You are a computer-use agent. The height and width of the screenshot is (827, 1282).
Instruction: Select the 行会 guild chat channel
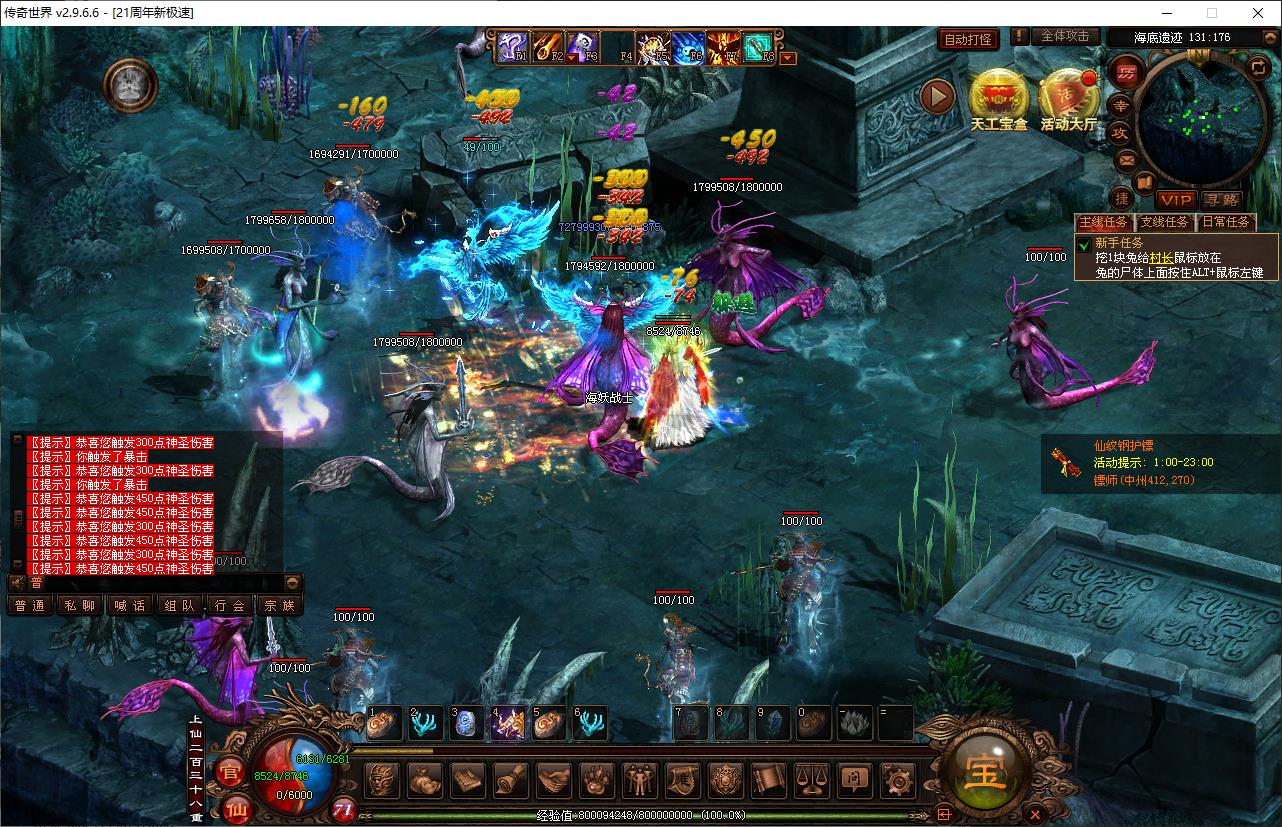229,605
